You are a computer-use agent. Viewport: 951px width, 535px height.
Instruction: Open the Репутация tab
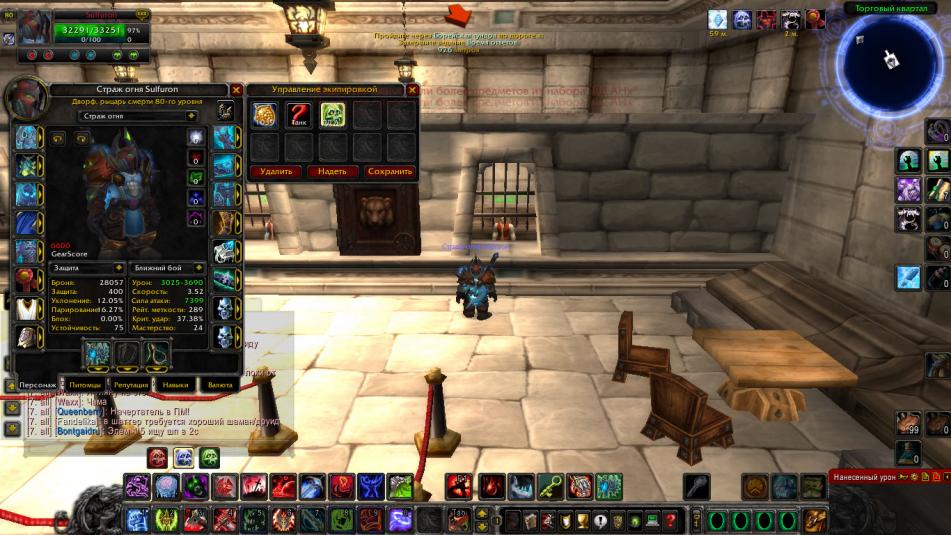[131, 384]
